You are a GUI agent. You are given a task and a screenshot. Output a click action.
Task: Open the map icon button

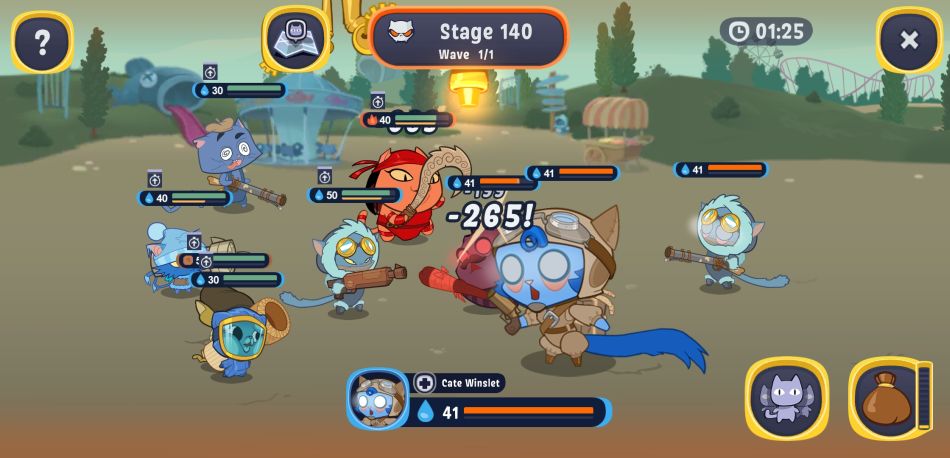[296, 39]
